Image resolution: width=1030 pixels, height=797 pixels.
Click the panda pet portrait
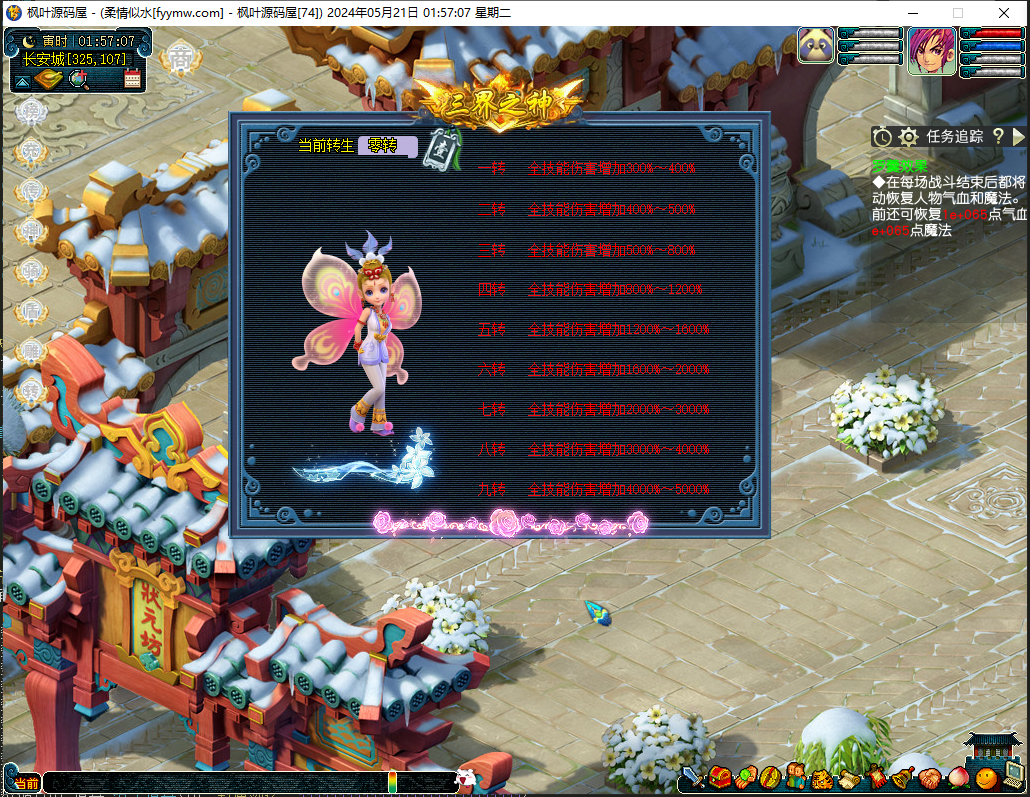(x=816, y=45)
